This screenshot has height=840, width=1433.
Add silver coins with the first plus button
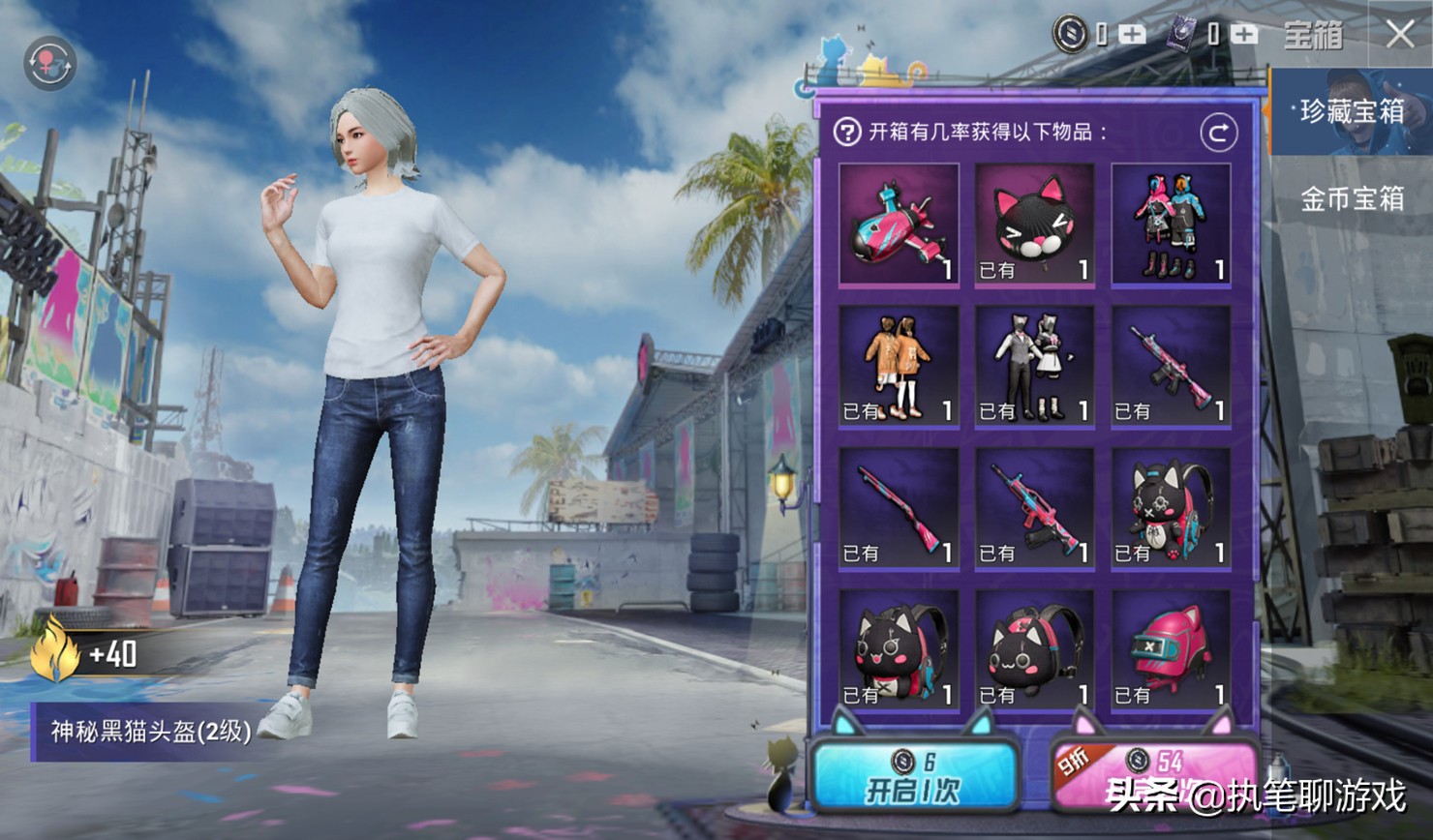tap(1132, 35)
